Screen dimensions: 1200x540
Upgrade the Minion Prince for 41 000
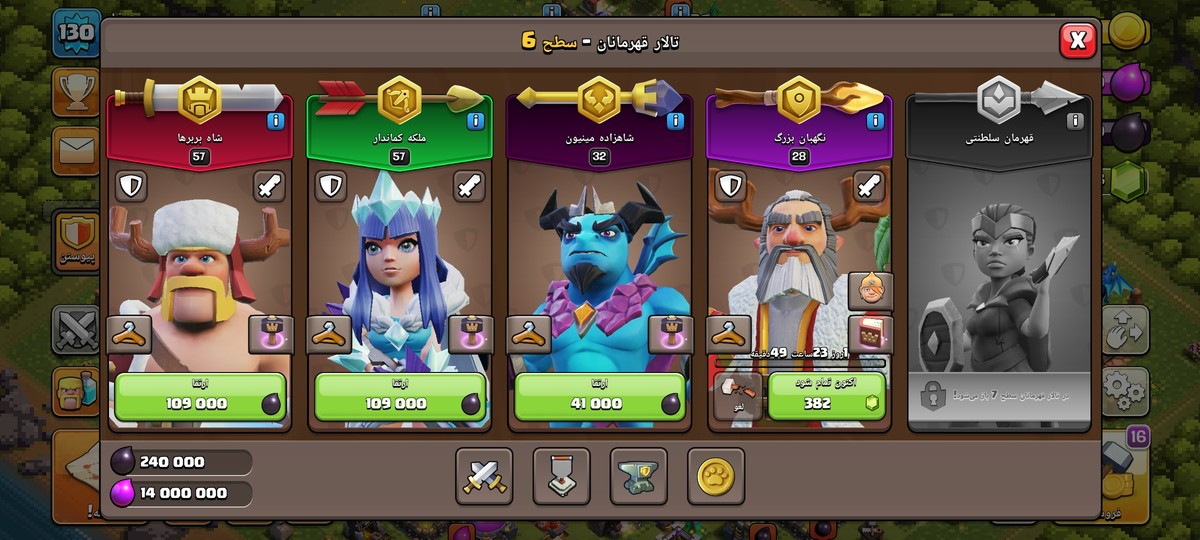tap(600, 397)
